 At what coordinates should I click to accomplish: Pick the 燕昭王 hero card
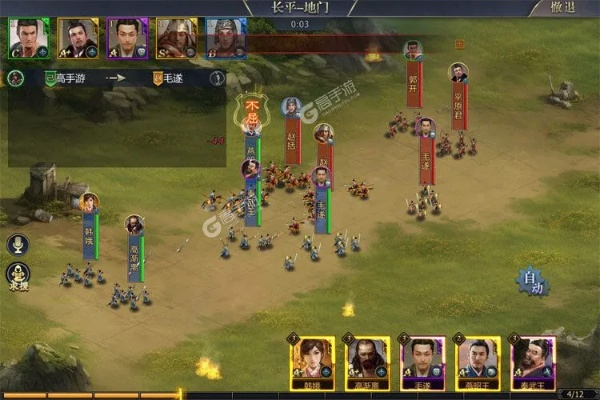point(477,361)
